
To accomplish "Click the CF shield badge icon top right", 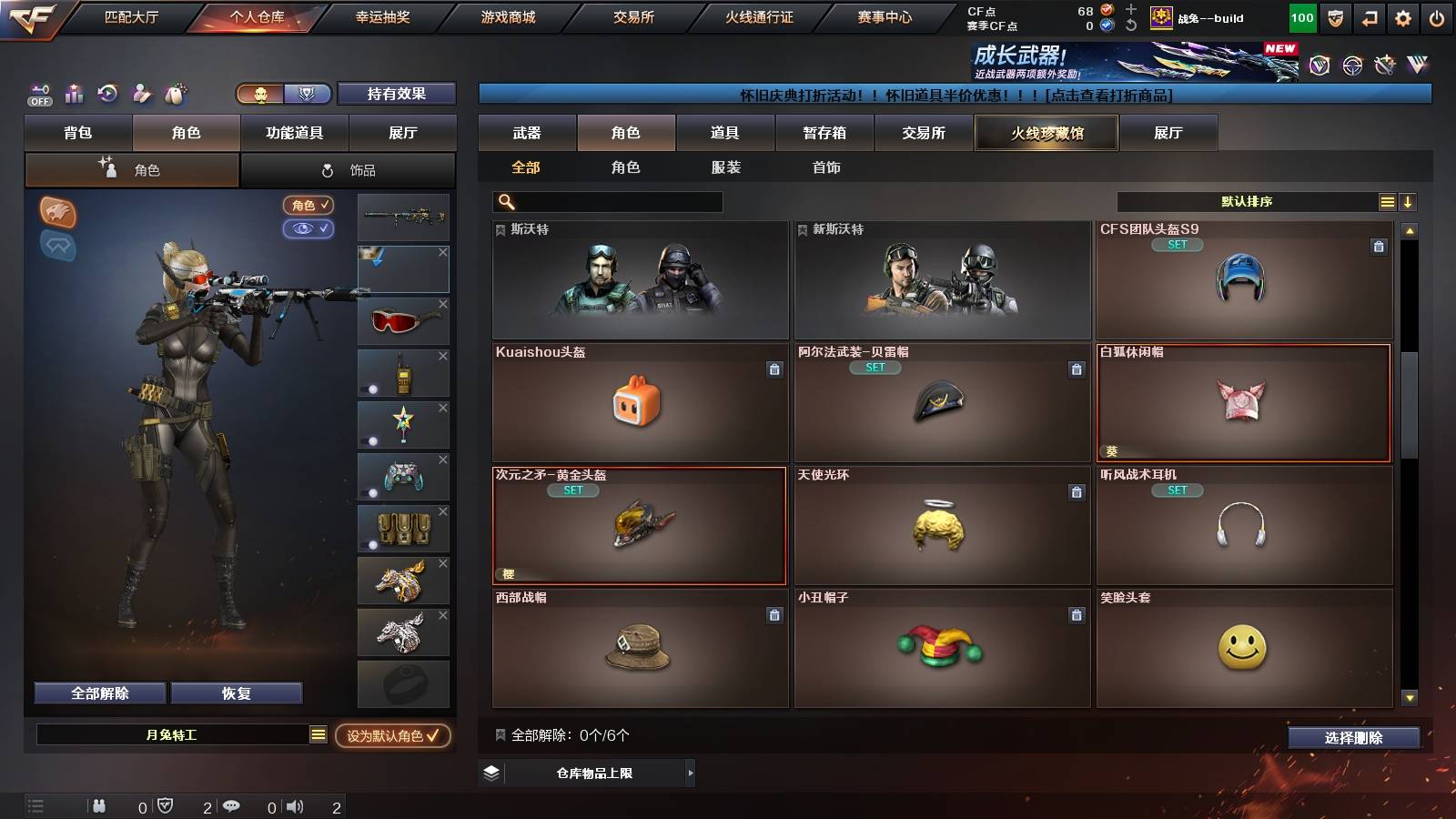I will [x=1334, y=18].
